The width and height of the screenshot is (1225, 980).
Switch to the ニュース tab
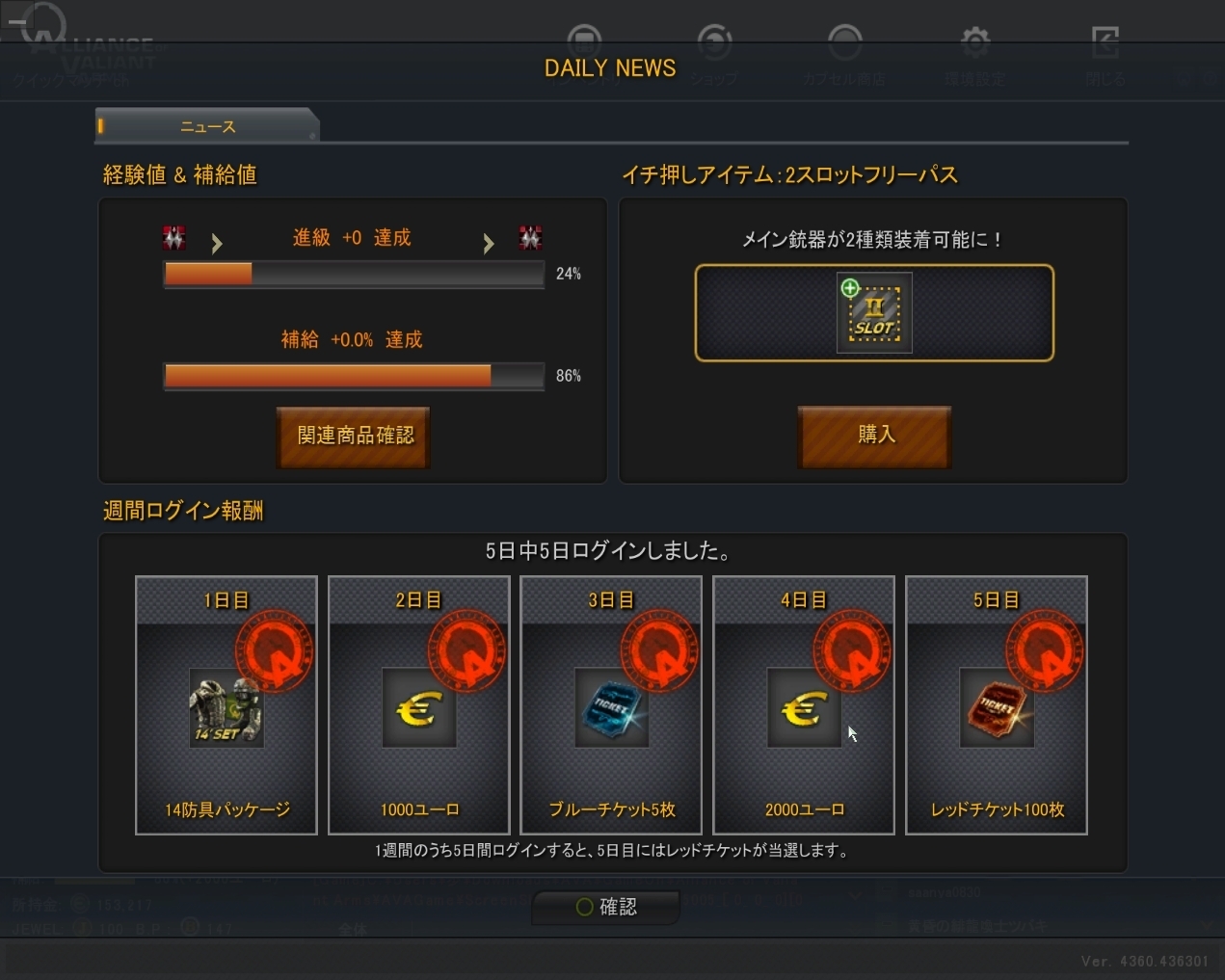[x=207, y=126]
